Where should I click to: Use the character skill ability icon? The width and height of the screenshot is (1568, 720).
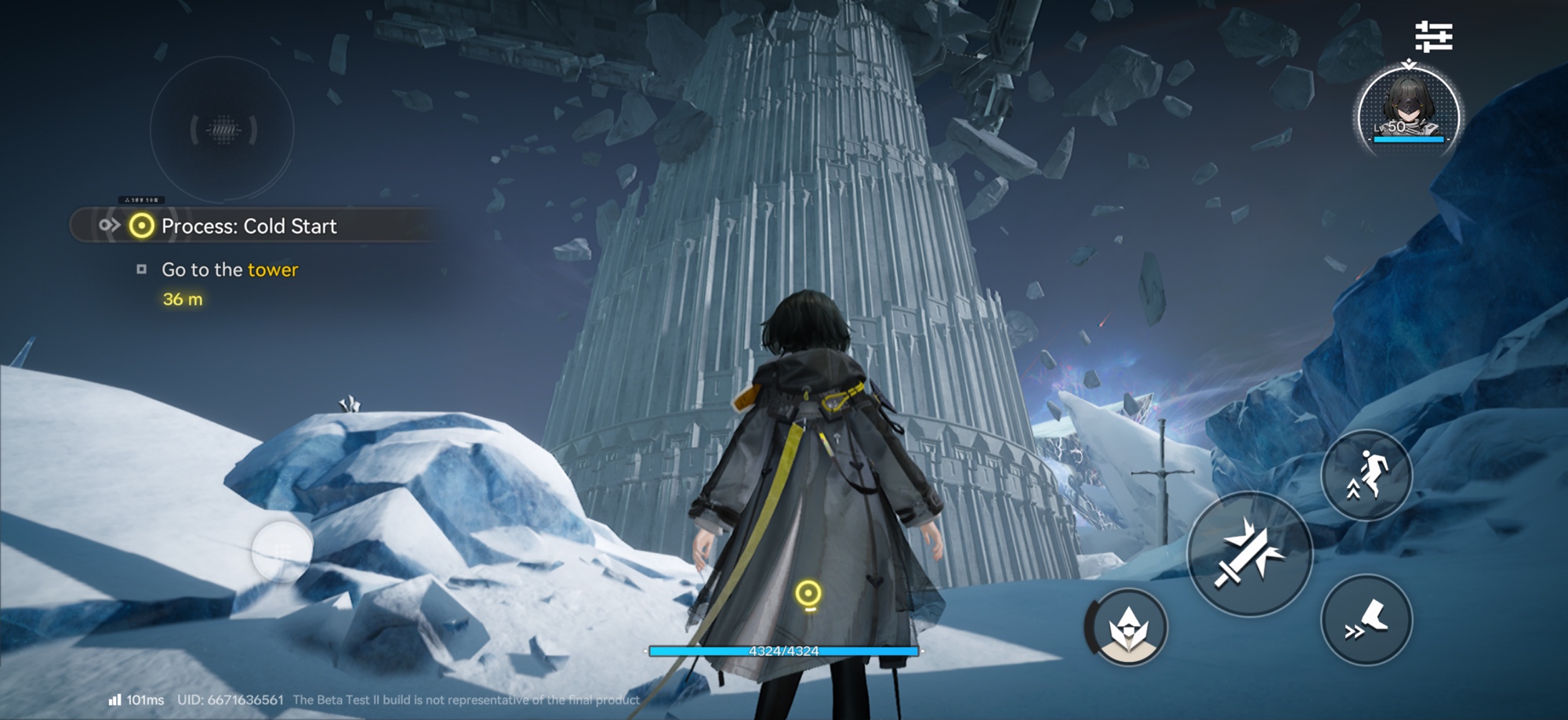(1128, 627)
